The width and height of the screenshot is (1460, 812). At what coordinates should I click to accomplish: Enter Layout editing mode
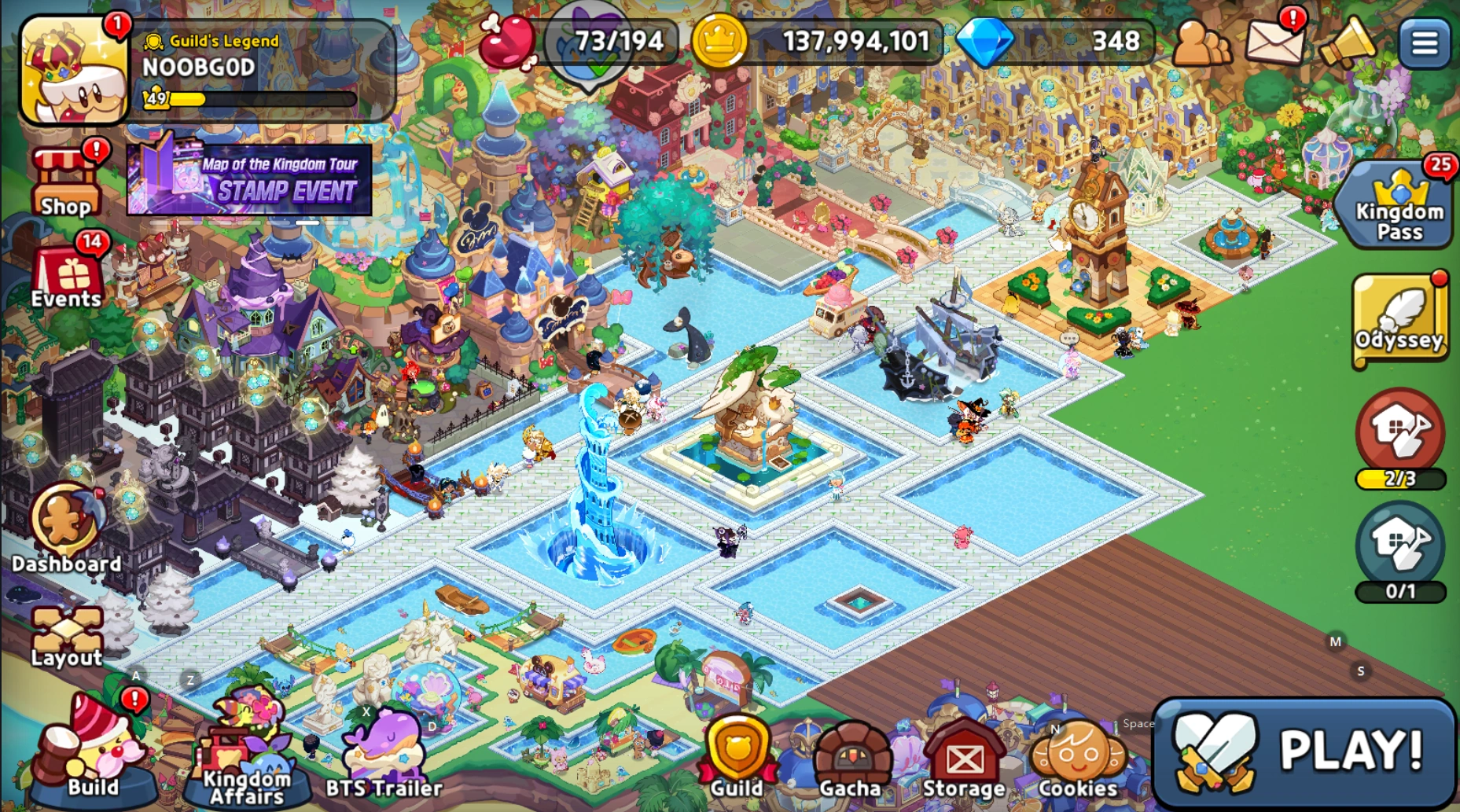[66, 629]
